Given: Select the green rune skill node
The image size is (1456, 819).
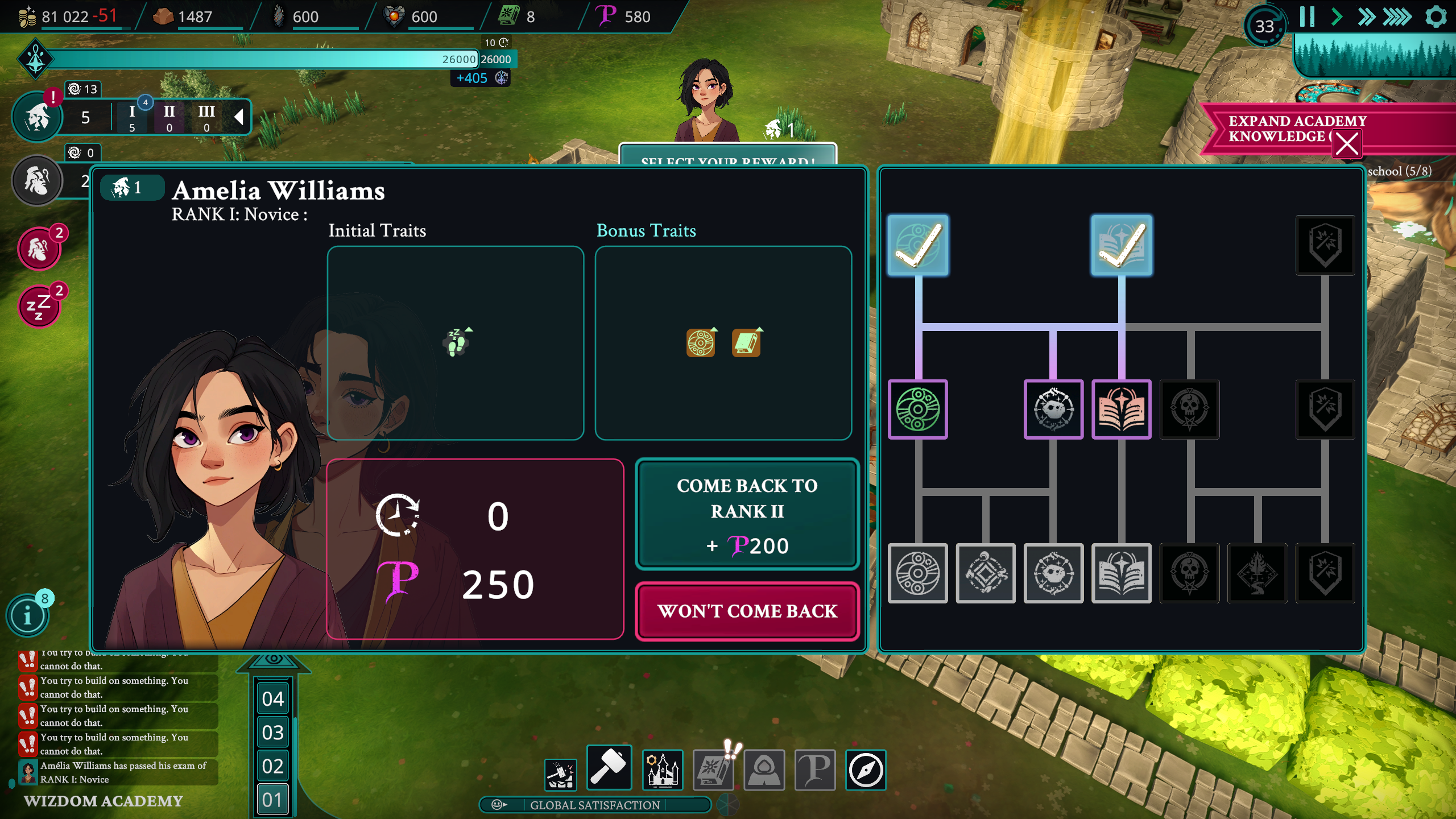Looking at the screenshot, I should click(x=917, y=409).
